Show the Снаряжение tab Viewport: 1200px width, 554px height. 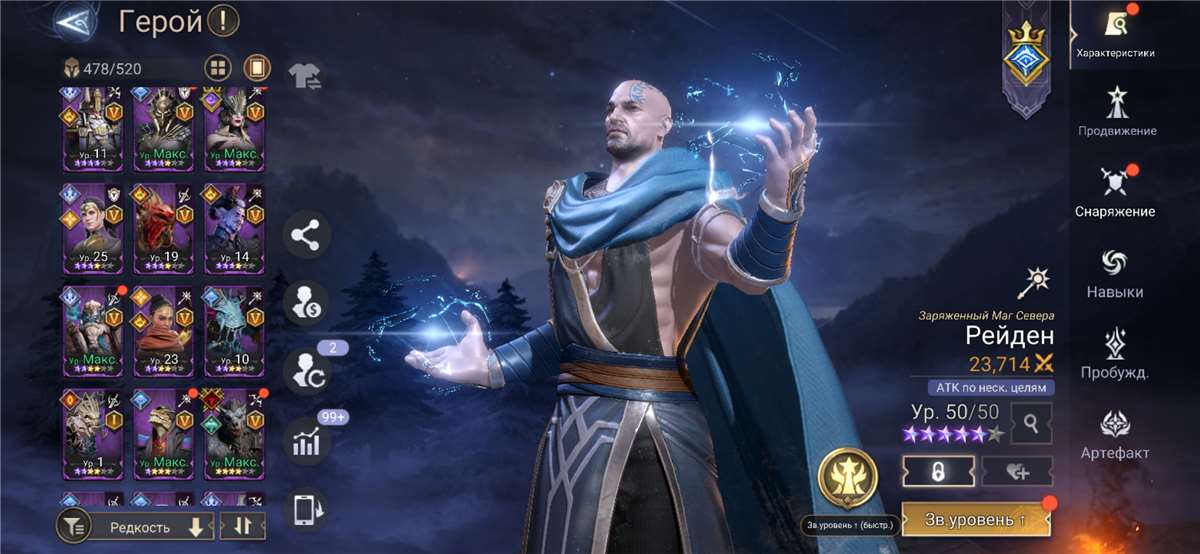(1115, 191)
